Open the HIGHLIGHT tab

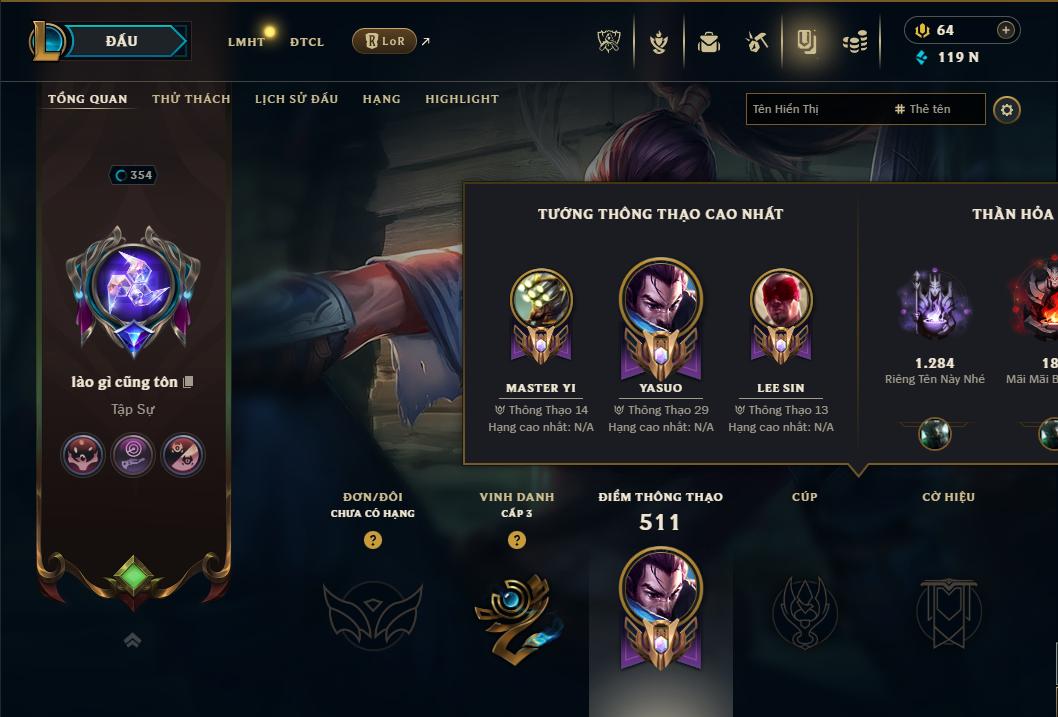click(461, 99)
